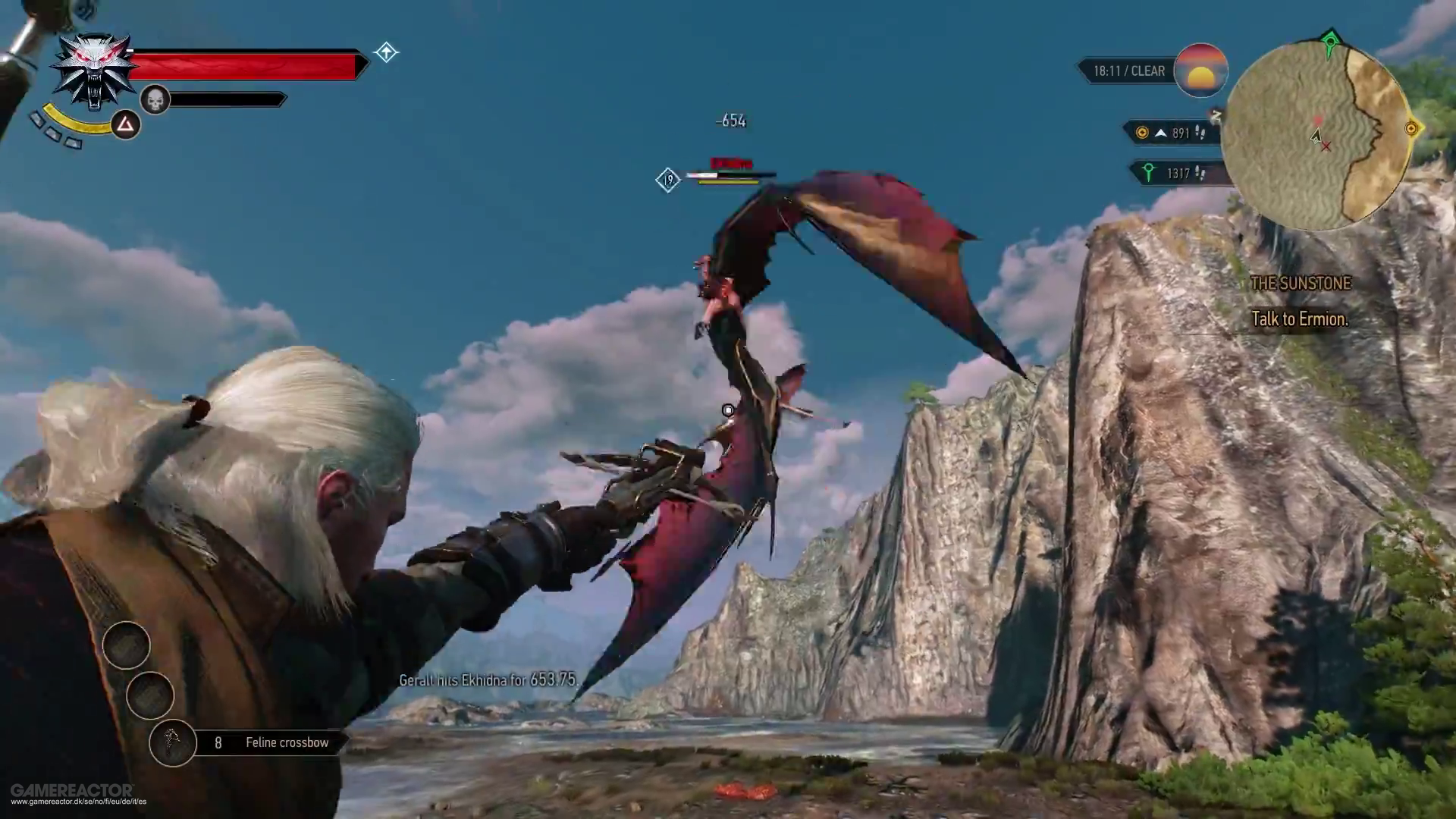Image resolution: width=1456 pixels, height=819 pixels.
Task: Select the Talk to Ermion objective
Action: (x=1299, y=319)
